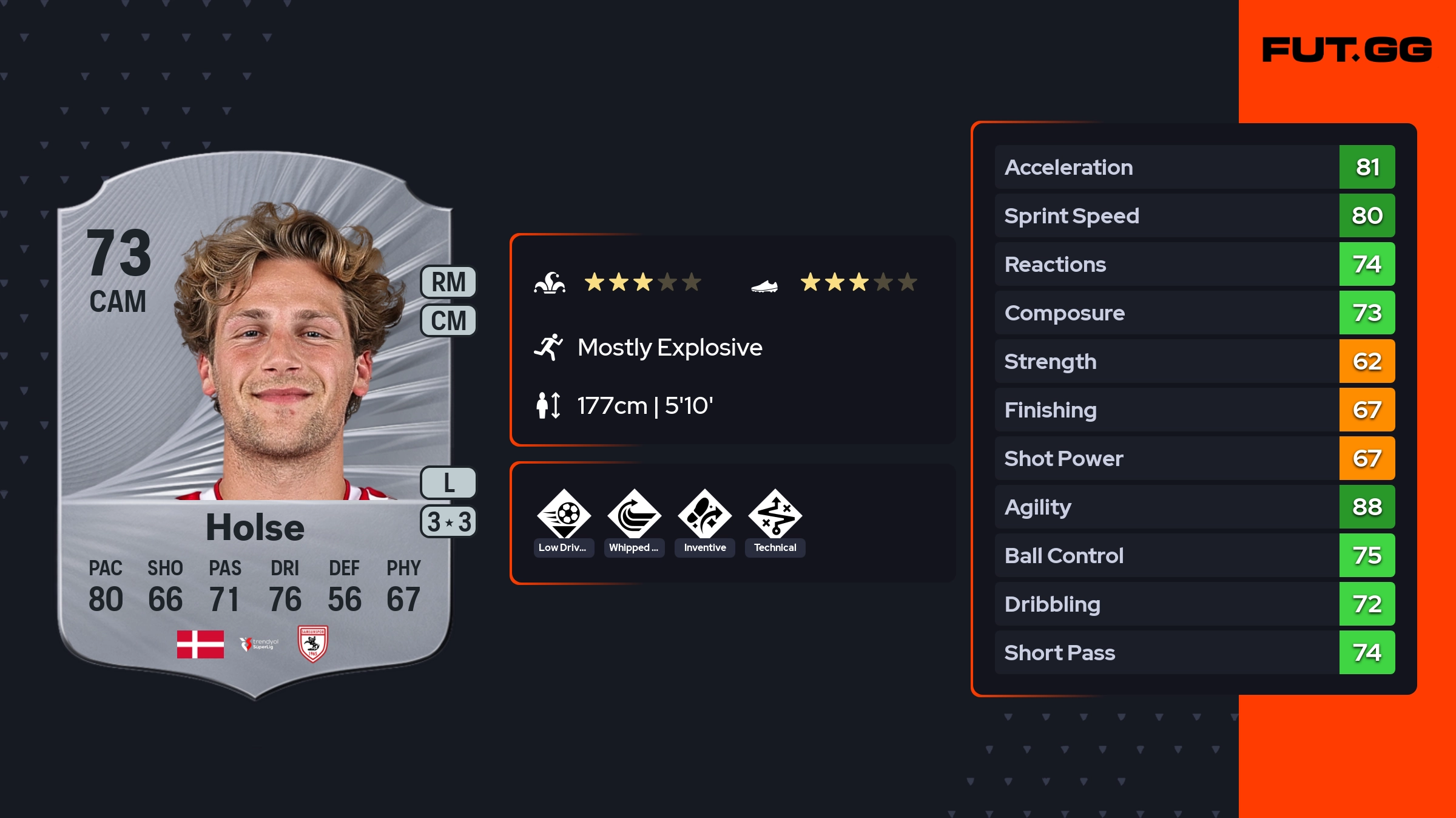The width and height of the screenshot is (1456, 818).
Task: Choose the Agility stat row
Action: click(1194, 507)
